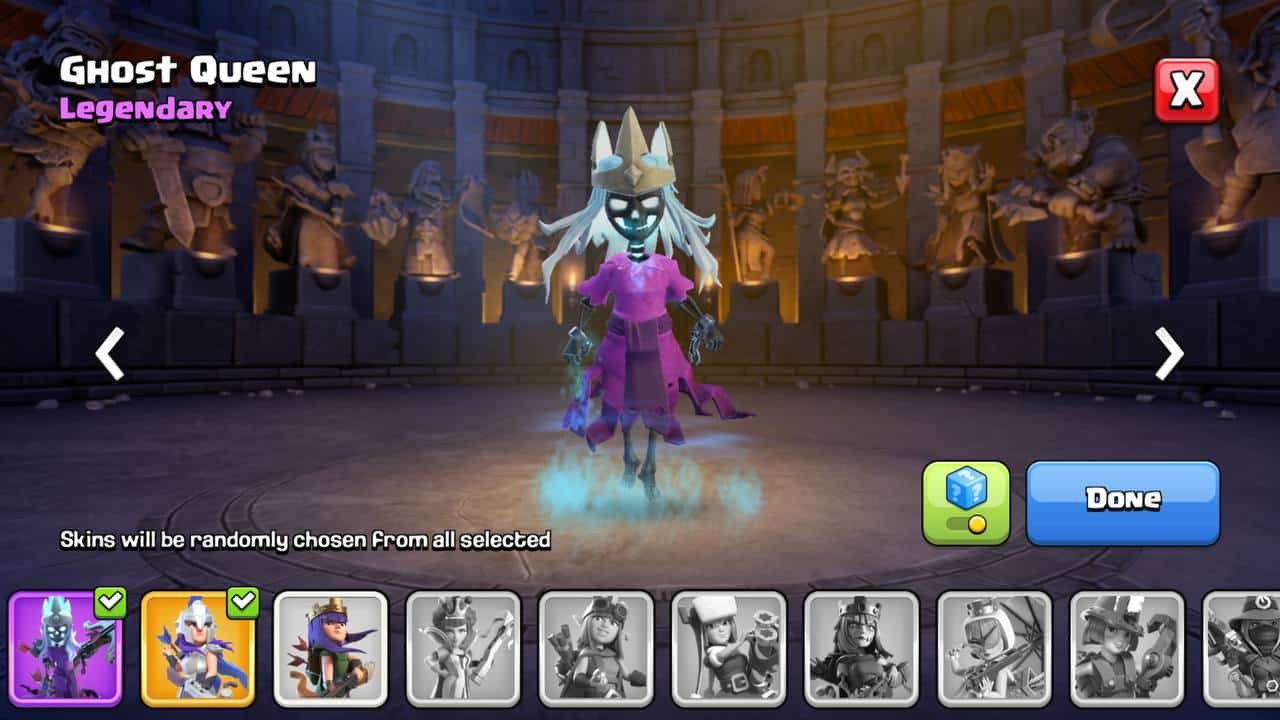Toggle the random skin dice button
Screen dimensions: 1280x720
click(x=966, y=502)
